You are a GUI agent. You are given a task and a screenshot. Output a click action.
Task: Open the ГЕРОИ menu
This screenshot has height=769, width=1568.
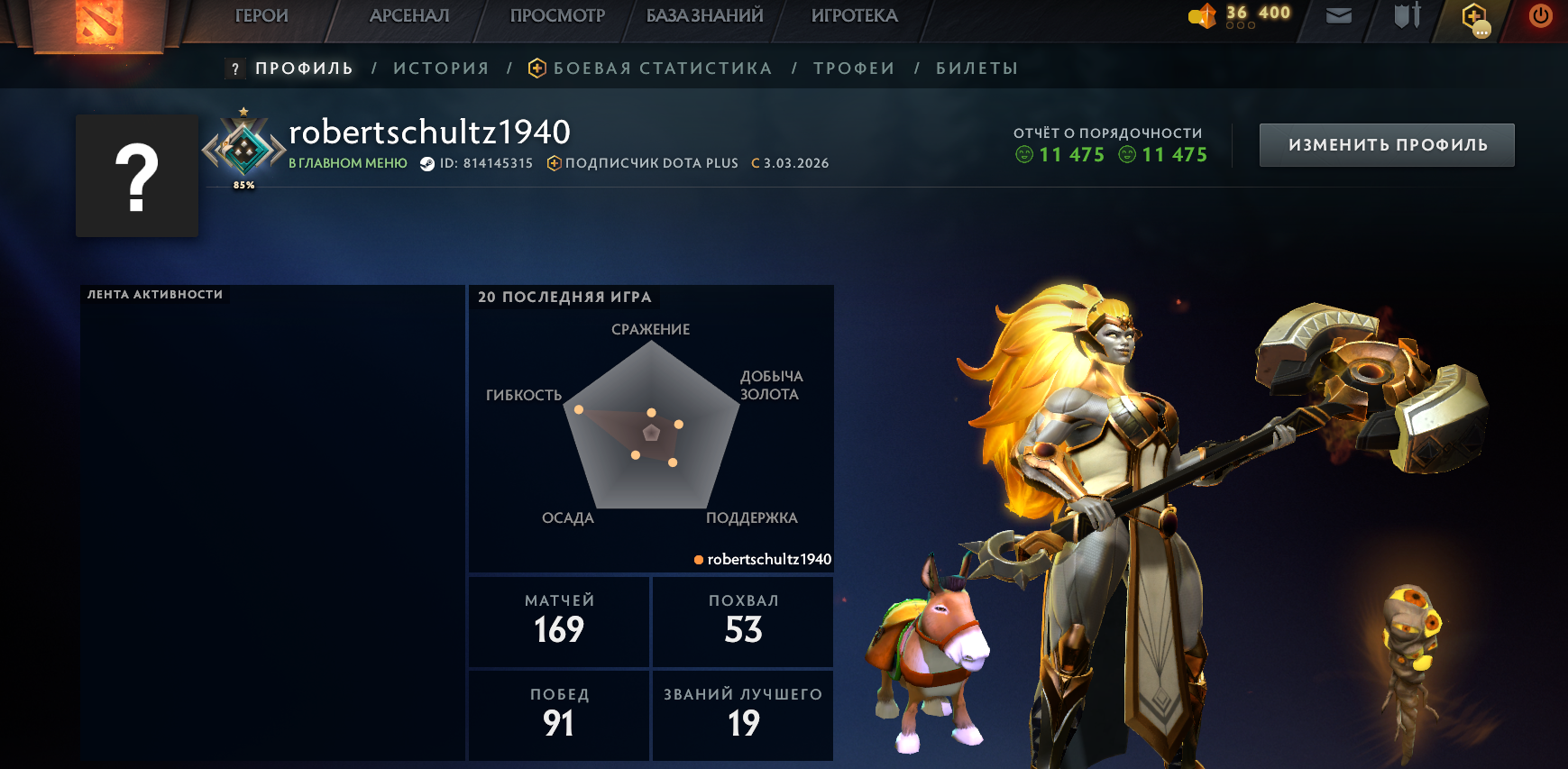click(261, 15)
